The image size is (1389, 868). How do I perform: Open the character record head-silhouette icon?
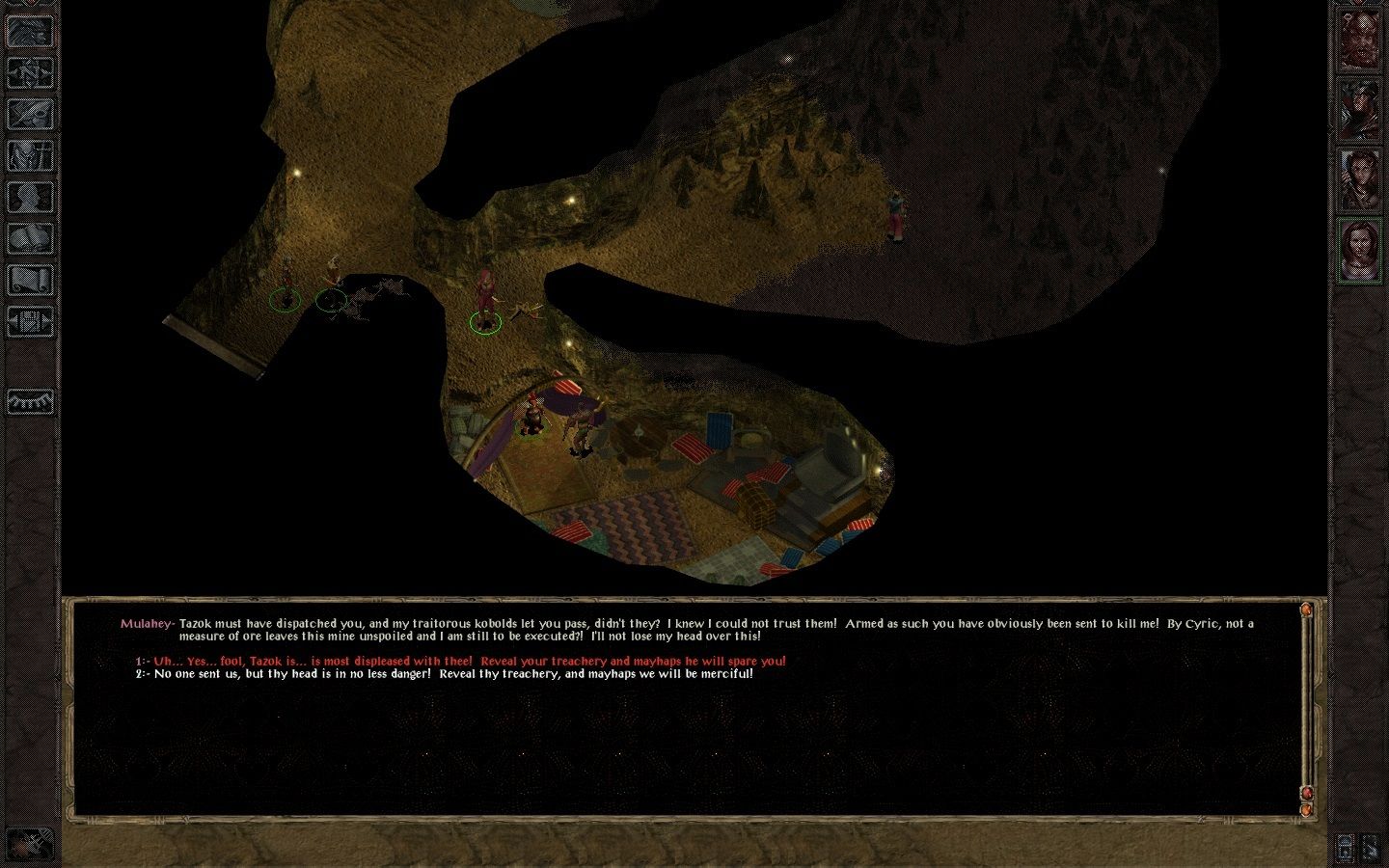point(31,198)
